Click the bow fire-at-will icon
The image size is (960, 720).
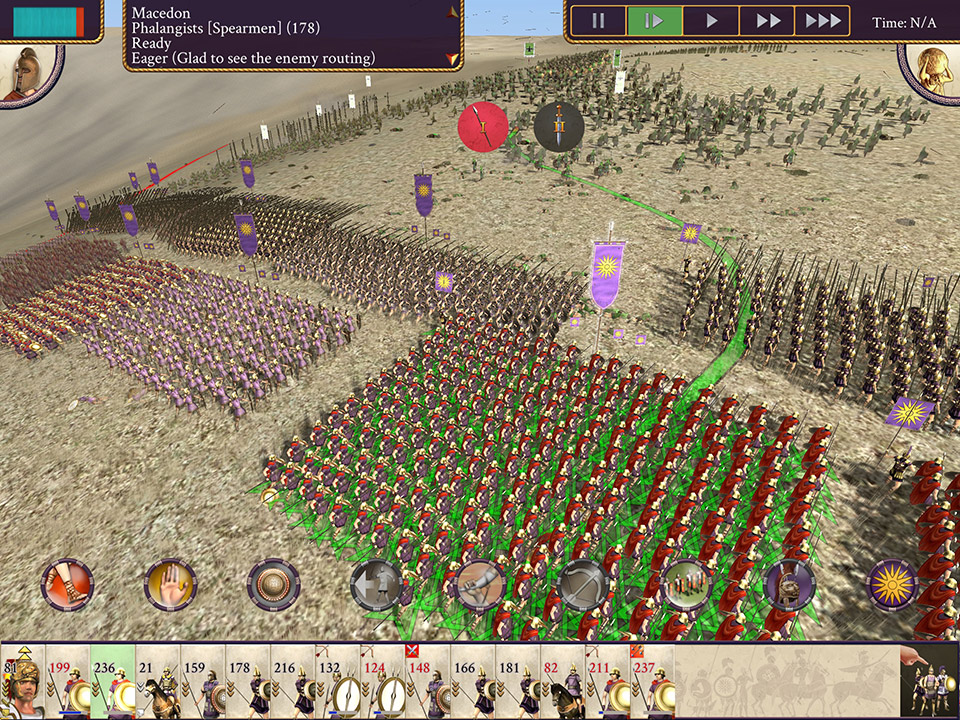(x=583, y=585)
